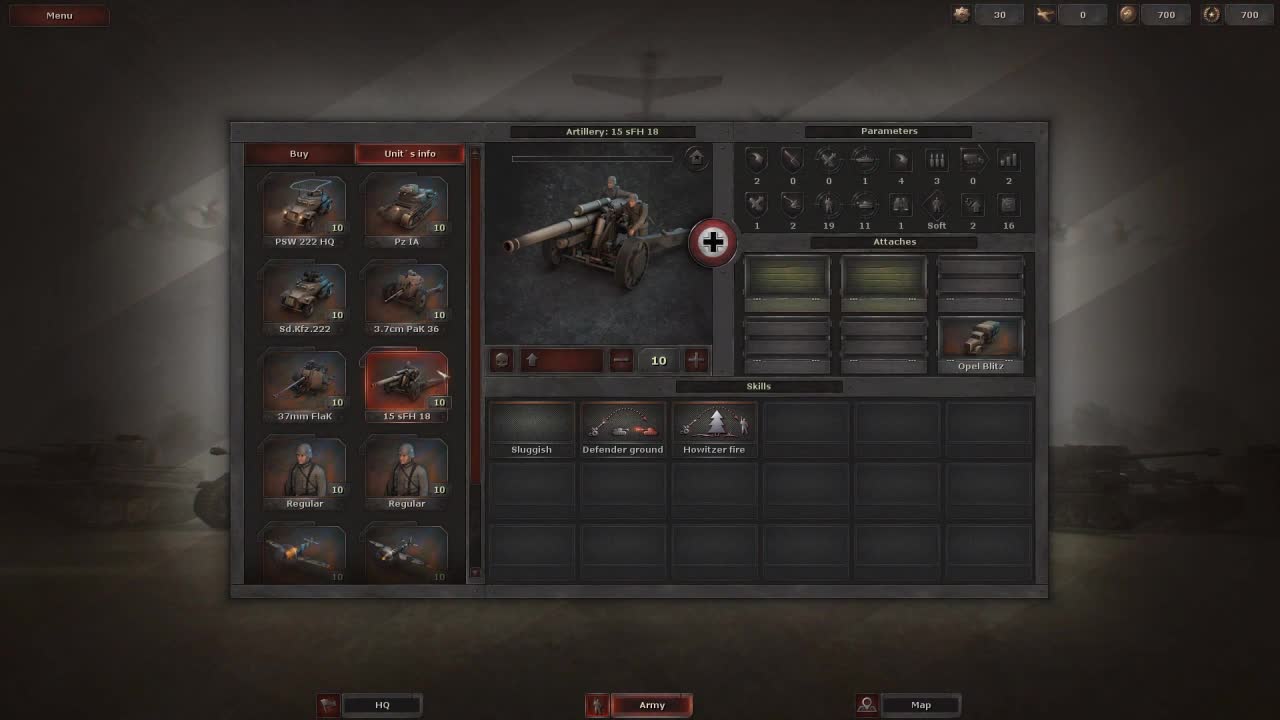Image resolution: width=1280 pixels, height=720 pixels.
Task: Open the Menu in the top left
Action: click(59, 15)
